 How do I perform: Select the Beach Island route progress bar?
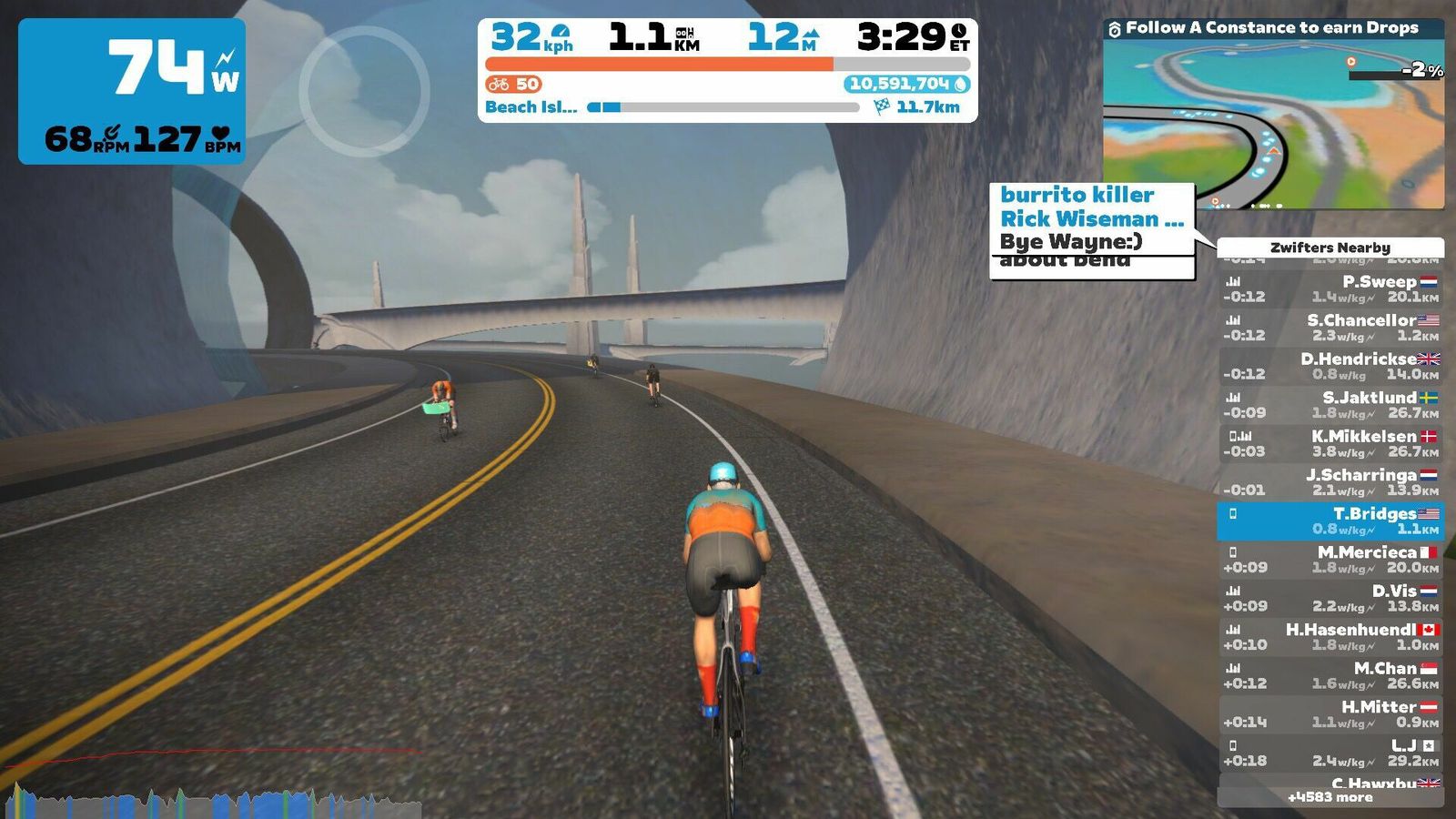723,107
